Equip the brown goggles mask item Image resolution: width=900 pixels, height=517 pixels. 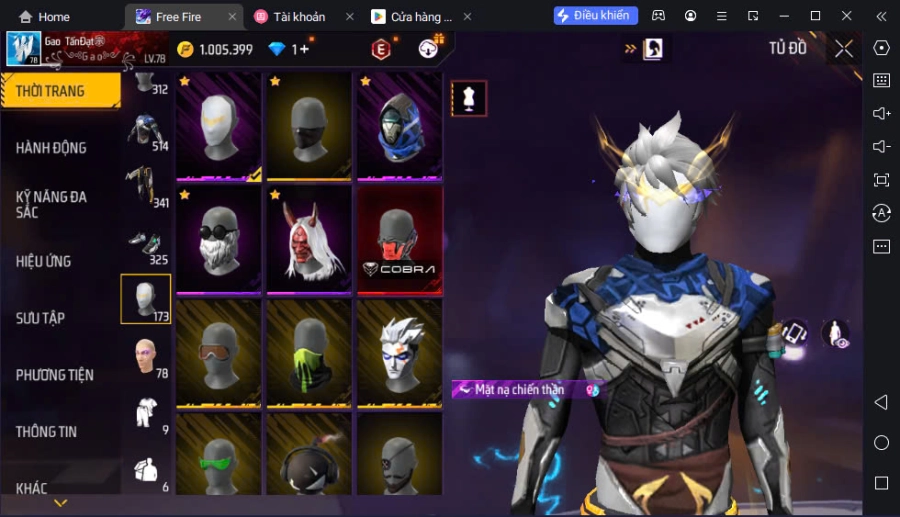coord(218,352)
